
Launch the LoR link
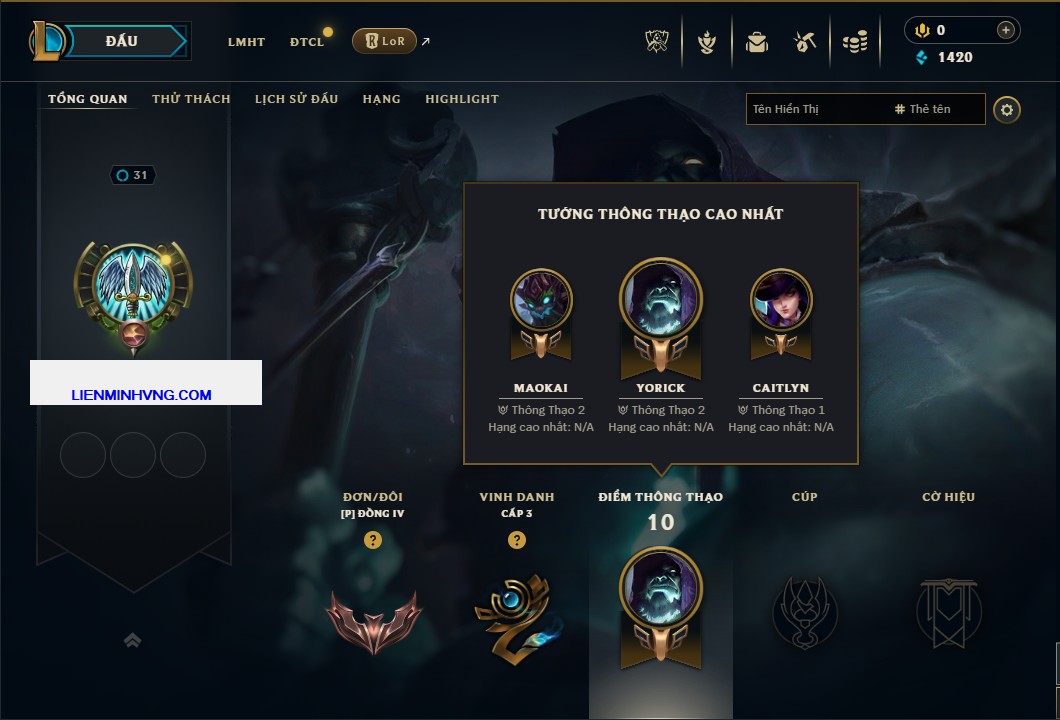coord(385,41)
